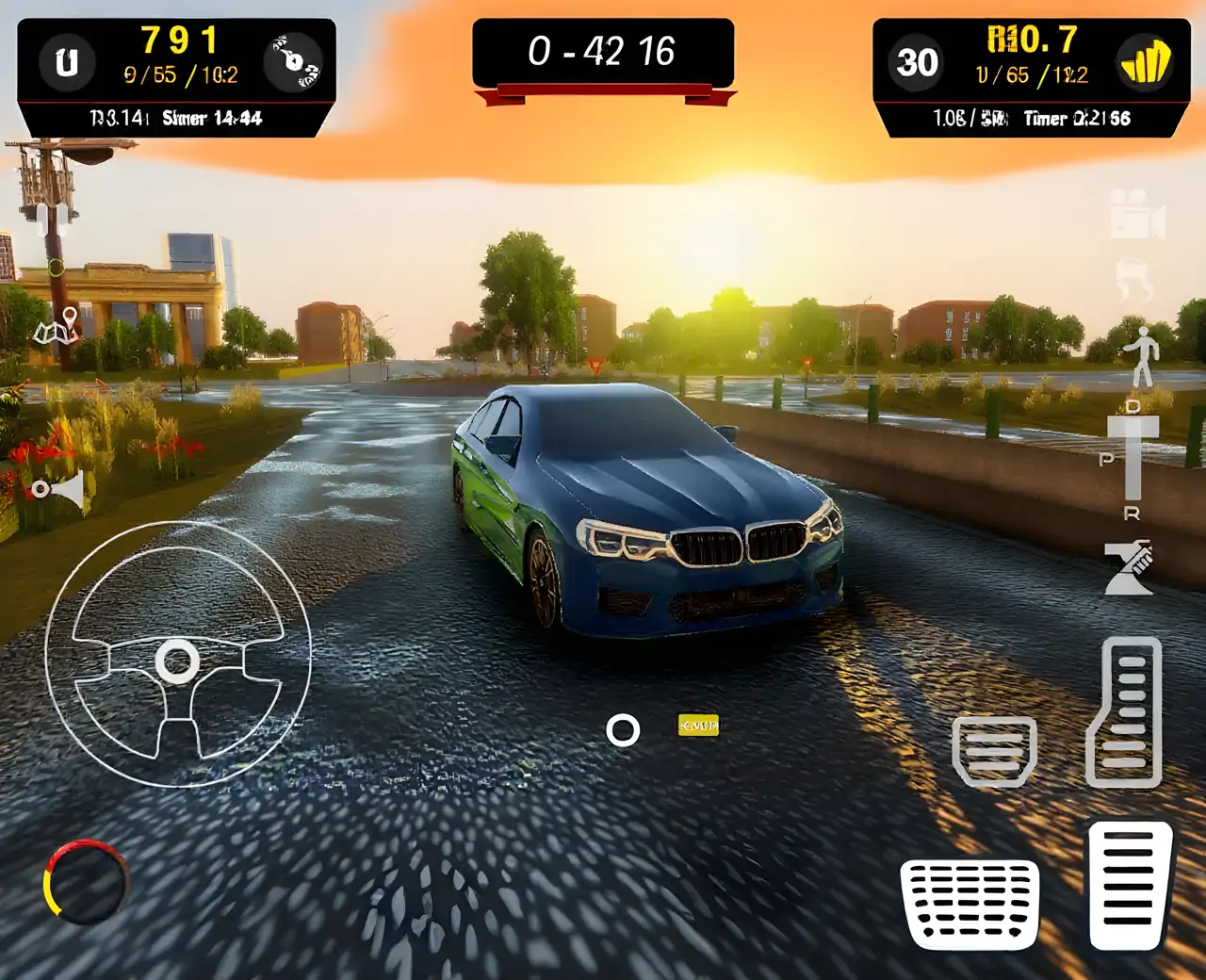
Task: Click the yellow CVU badge near the car
Action: pyautogui.click(x=699, y=725)
